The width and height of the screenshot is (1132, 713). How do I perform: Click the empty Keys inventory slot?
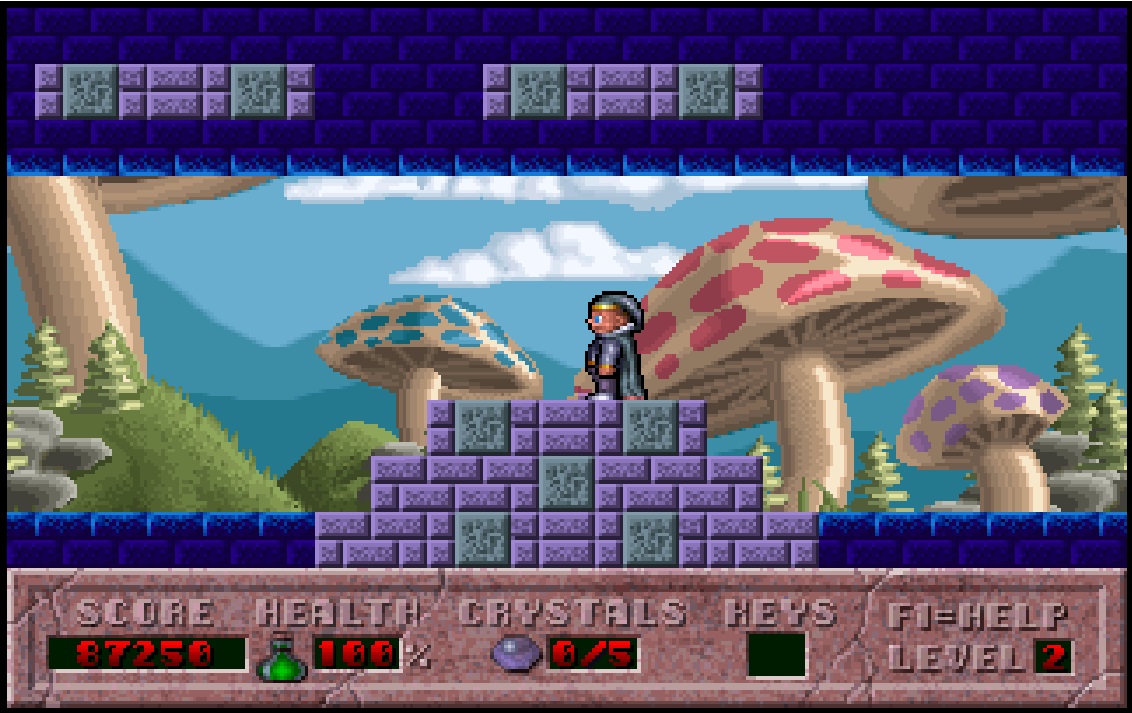pyautogui.click(x=776, y=655)
